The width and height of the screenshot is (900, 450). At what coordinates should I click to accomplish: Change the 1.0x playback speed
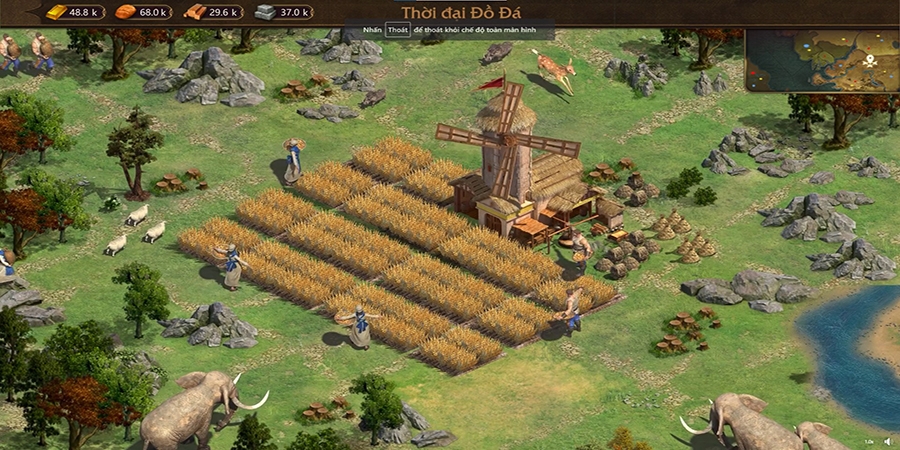point(869,441)
